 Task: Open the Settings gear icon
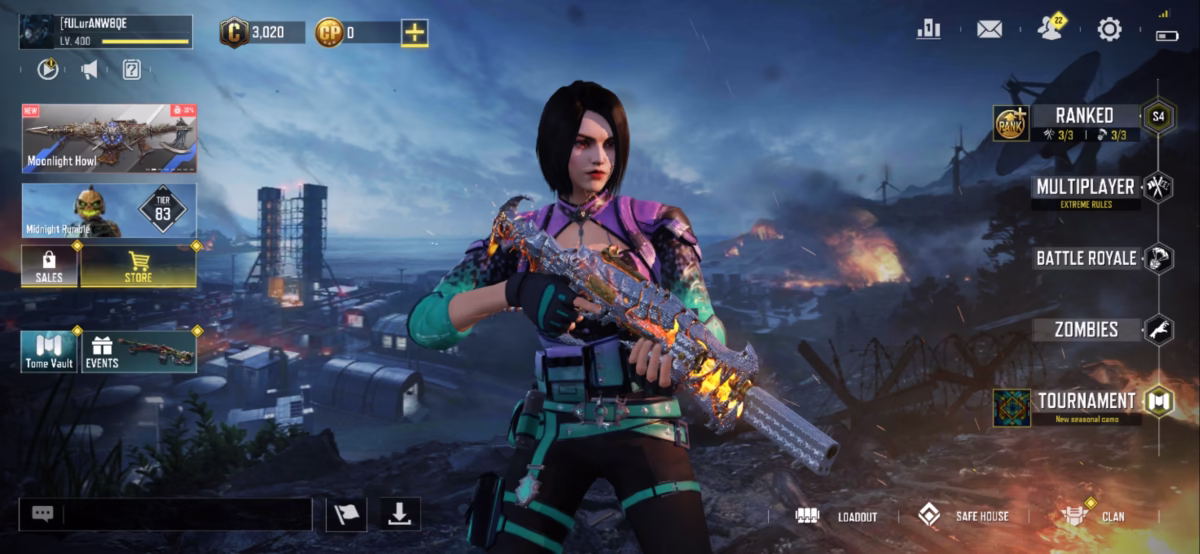click(x=1109, y=30)
